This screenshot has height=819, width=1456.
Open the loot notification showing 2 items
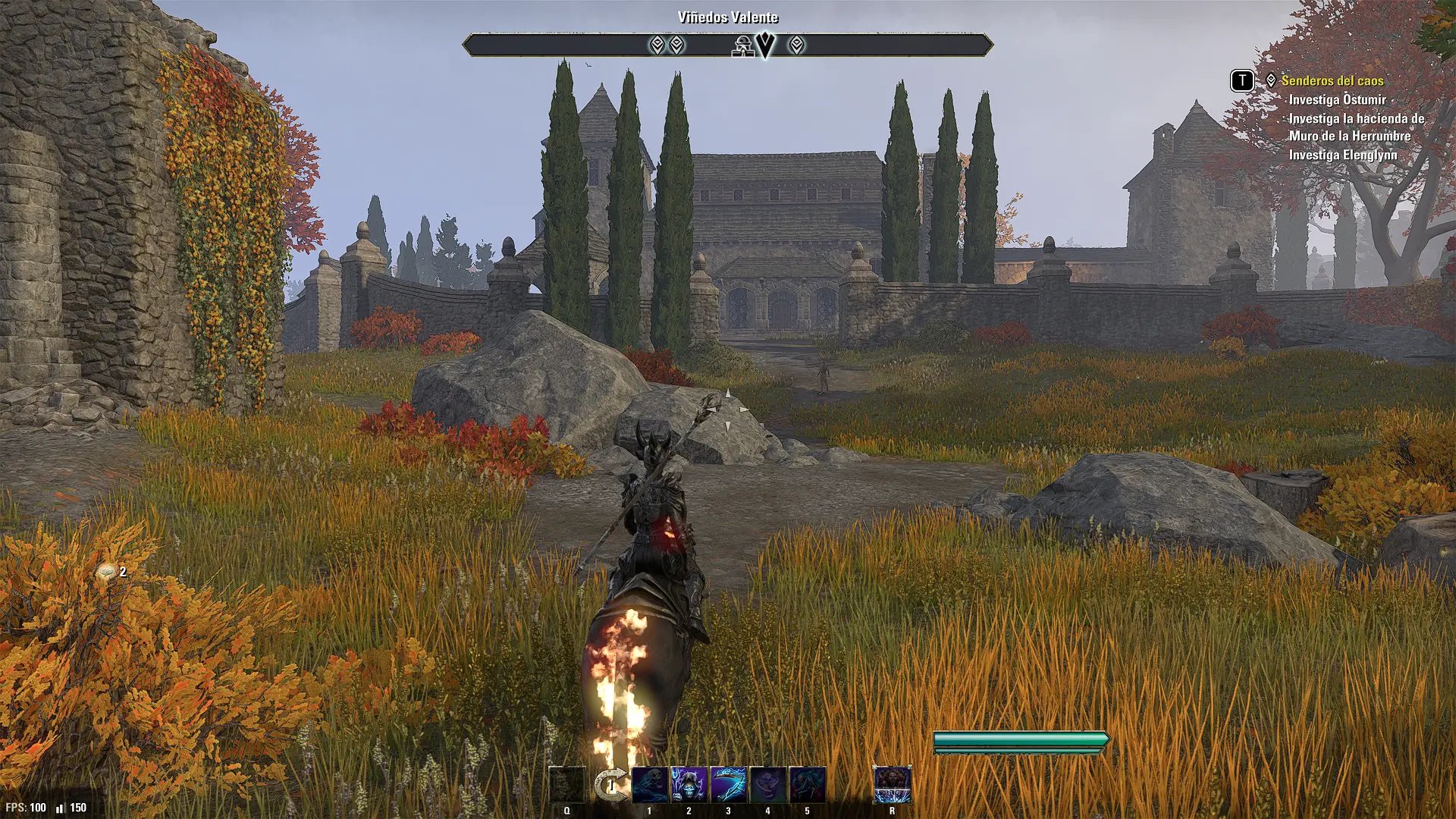108,573
